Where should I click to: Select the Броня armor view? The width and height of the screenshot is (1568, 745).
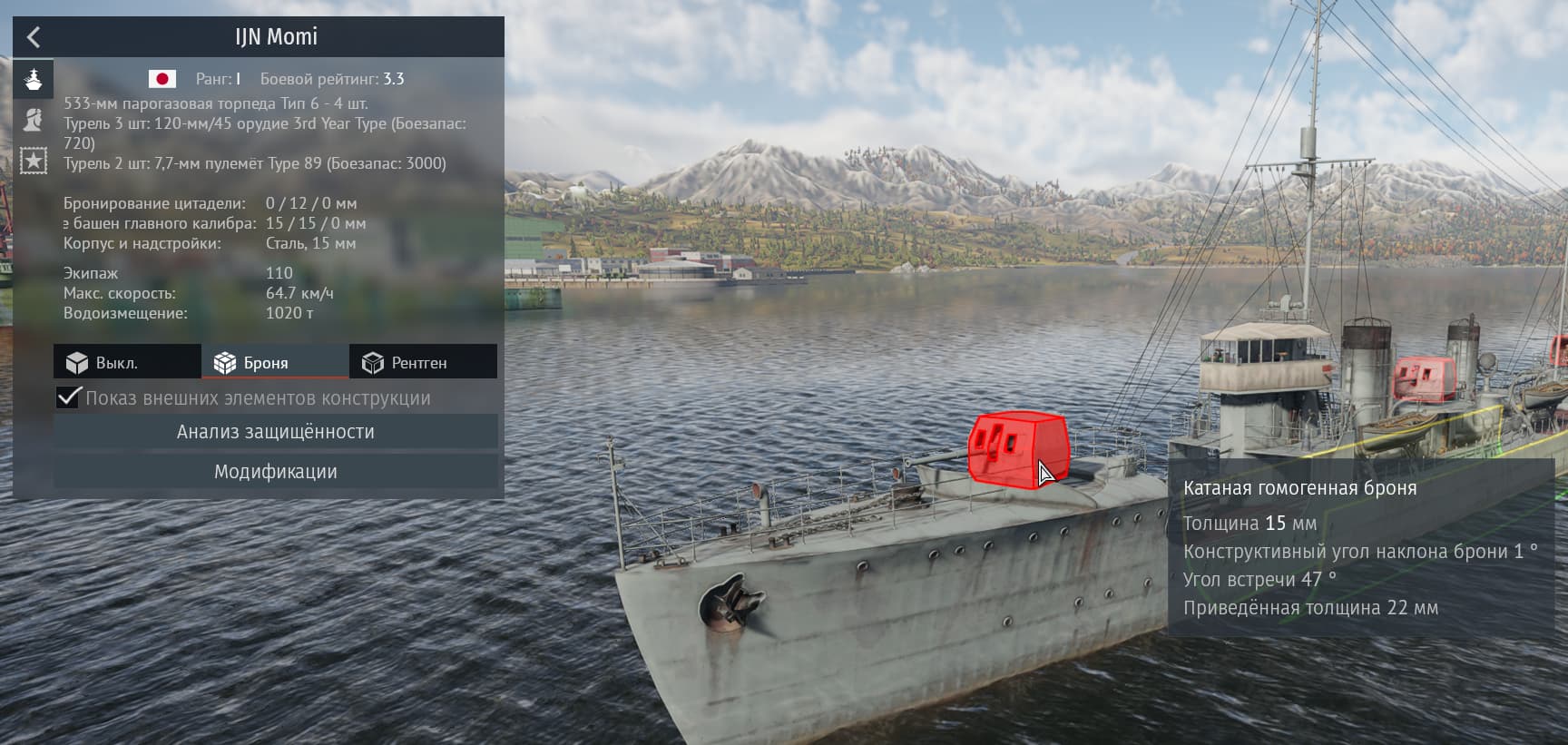275,362
